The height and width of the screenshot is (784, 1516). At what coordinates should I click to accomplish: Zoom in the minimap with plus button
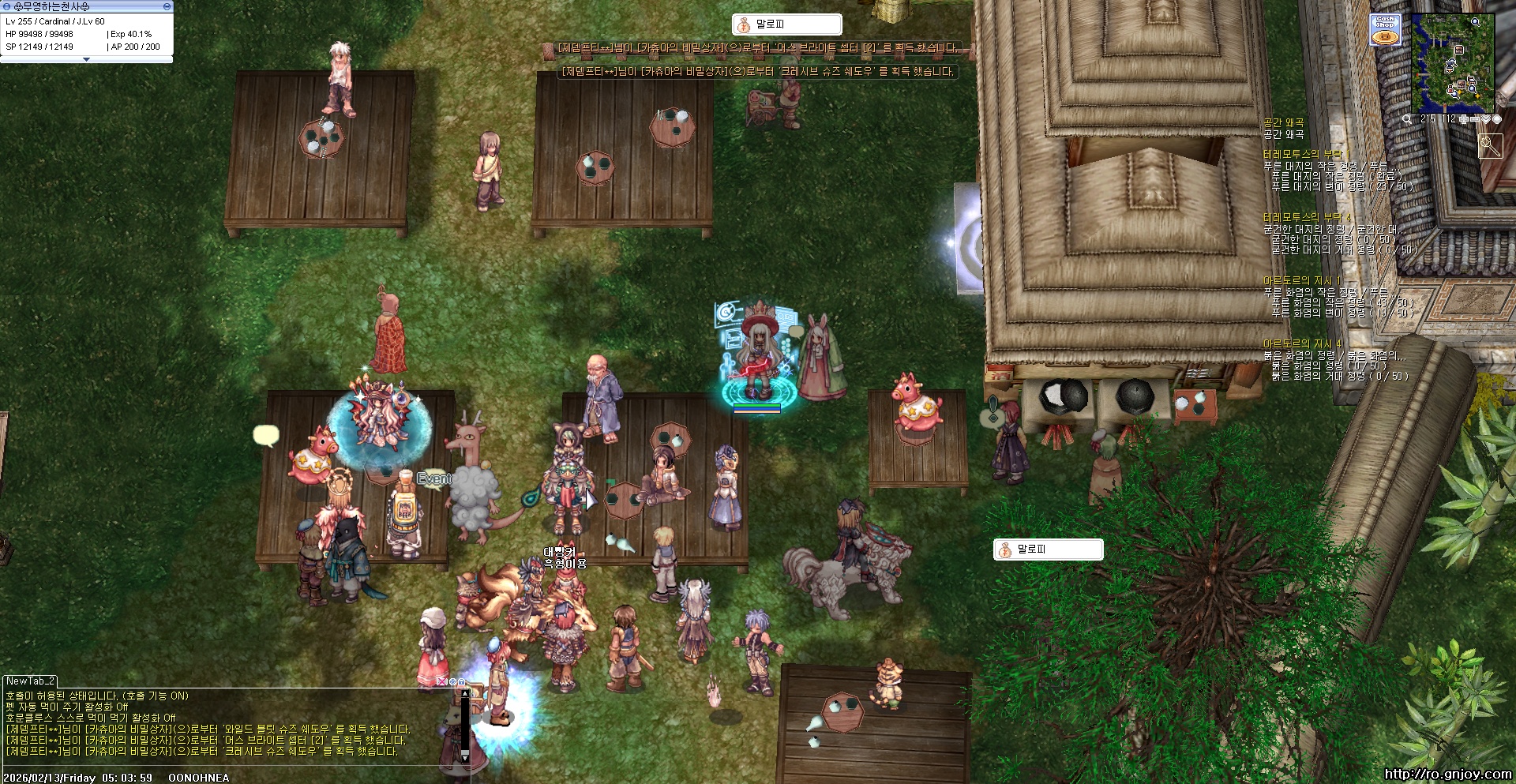[x=1463, y=119]
